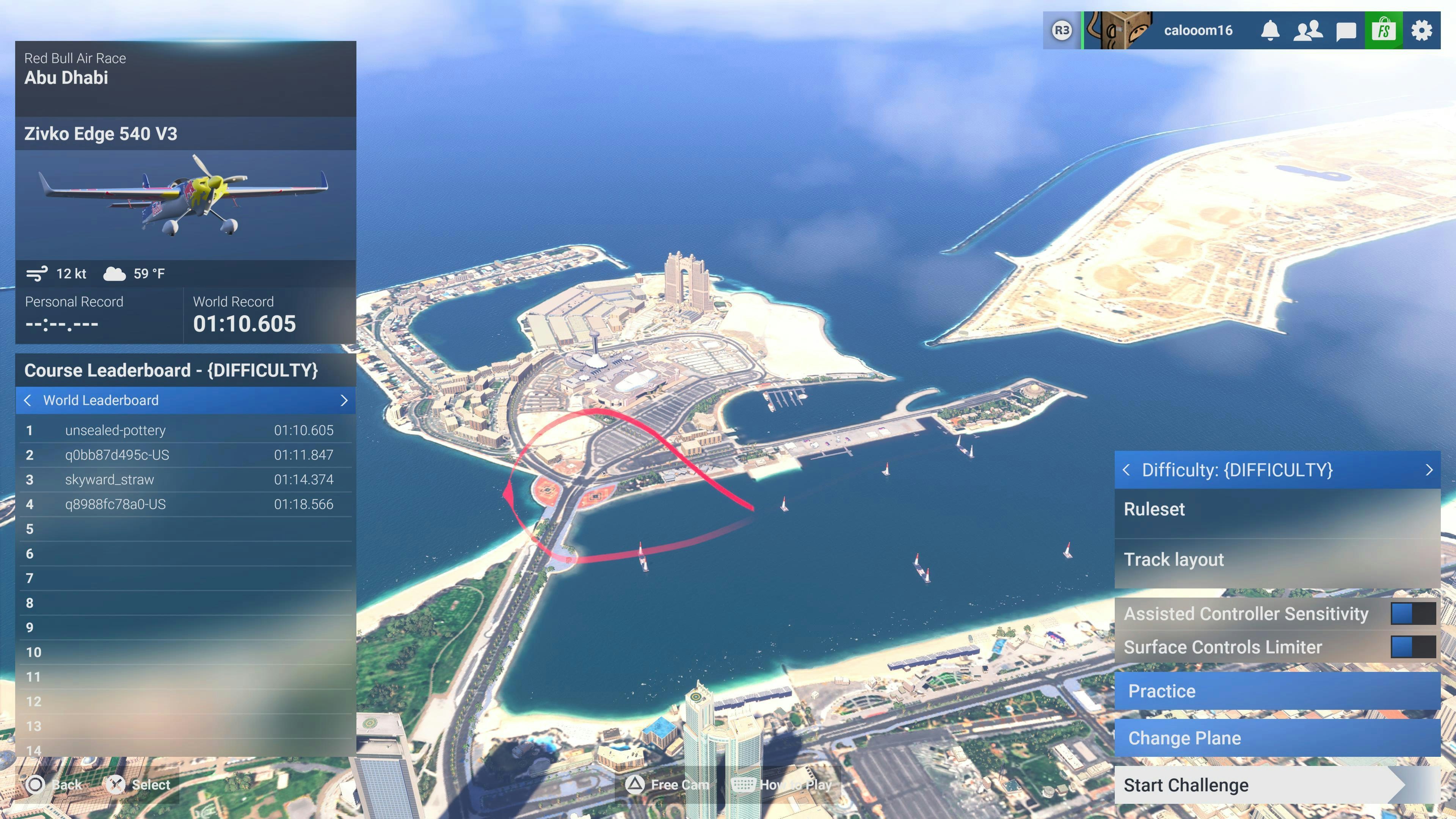Show previous leaderboard with left arrow
Screen dimensions: 1456x819
point(28,401)
